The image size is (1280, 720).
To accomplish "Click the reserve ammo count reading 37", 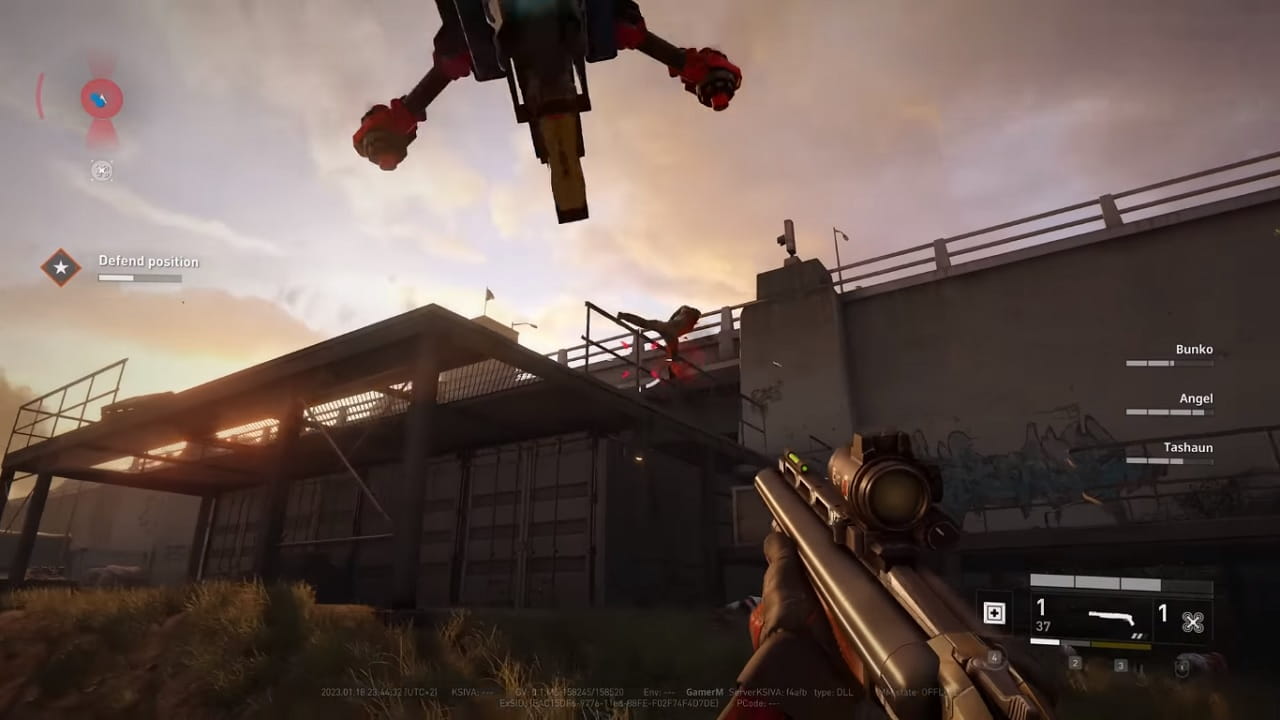I will point(1045,626).
